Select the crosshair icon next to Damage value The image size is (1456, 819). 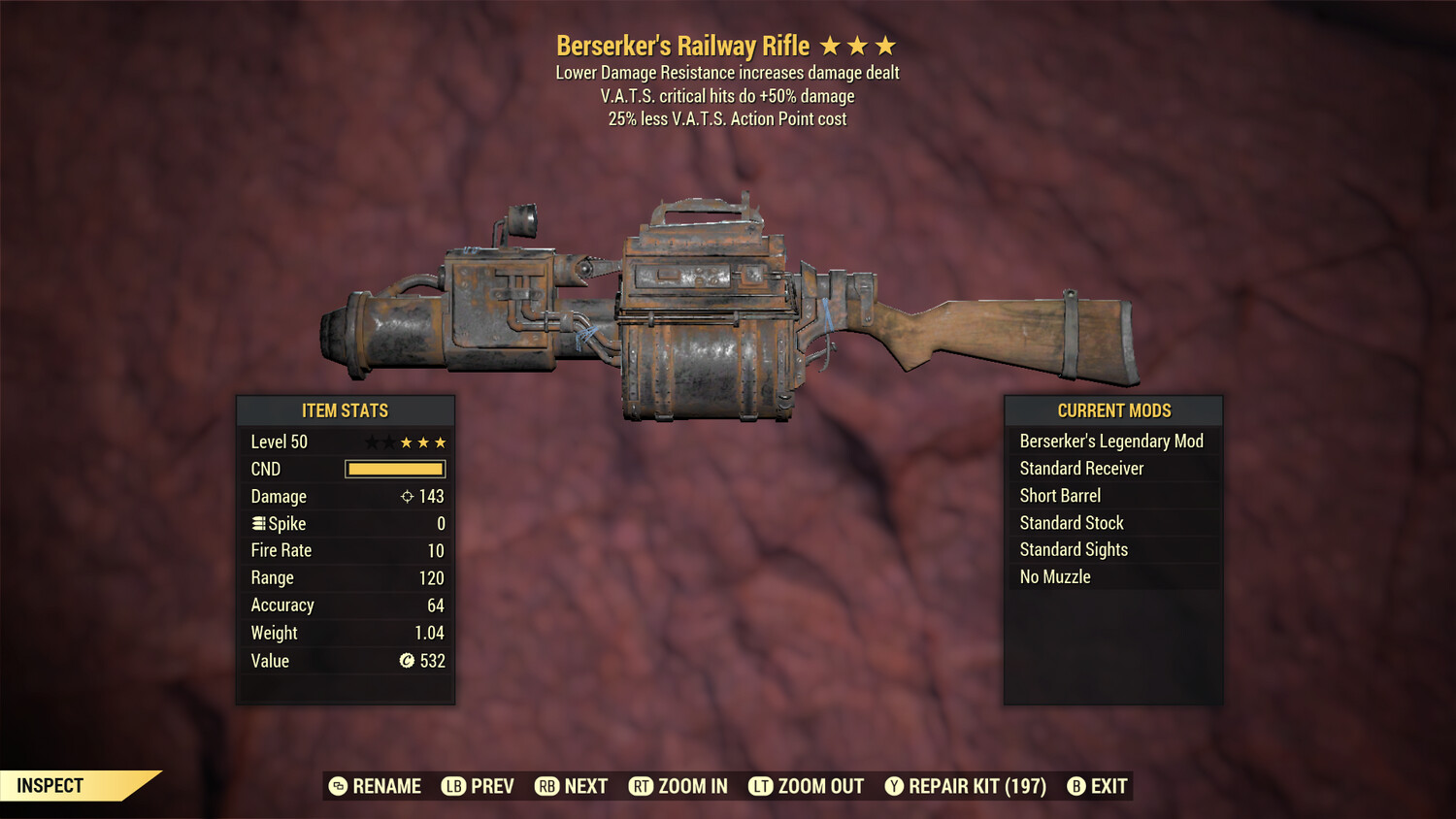(x=409, y=496)
